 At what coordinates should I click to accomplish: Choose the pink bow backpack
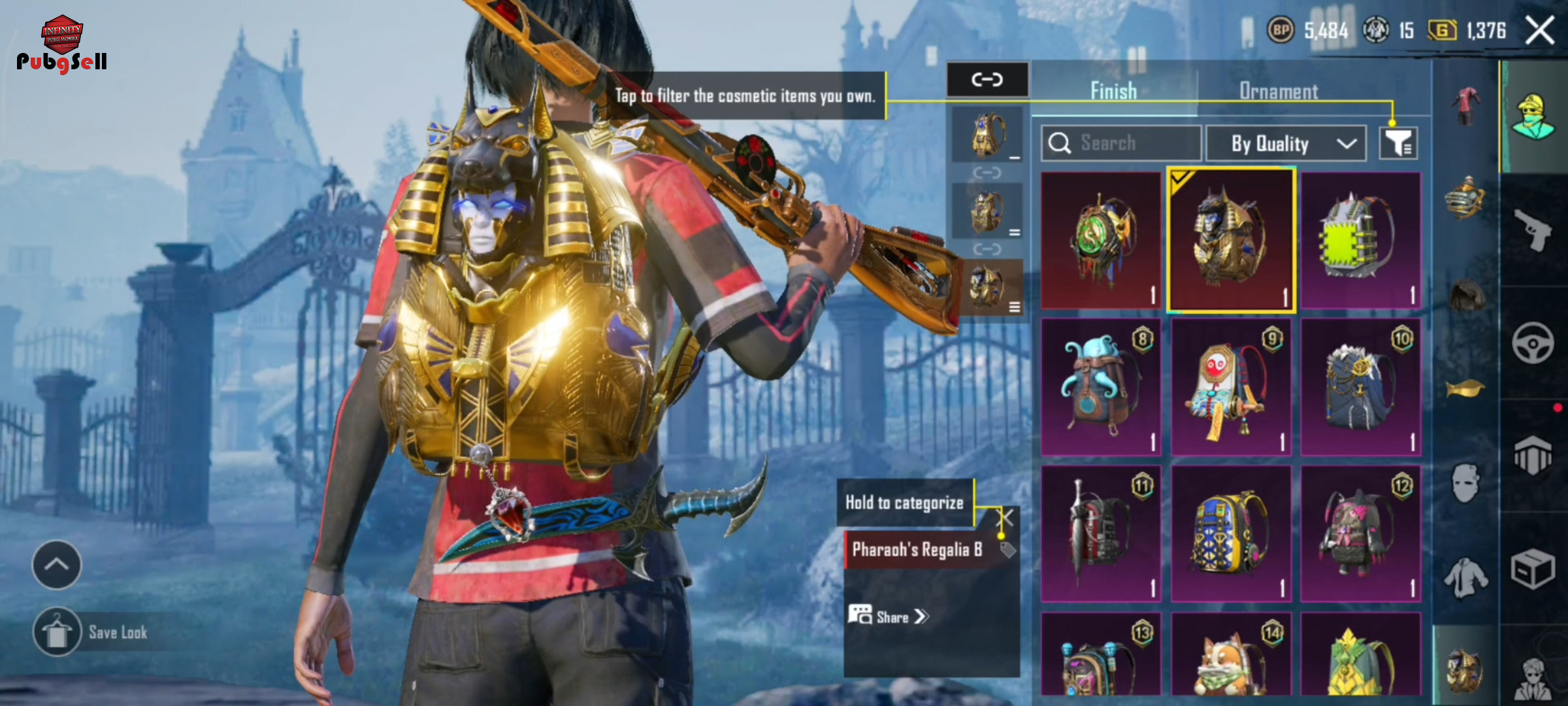[x=1361, y=533]
